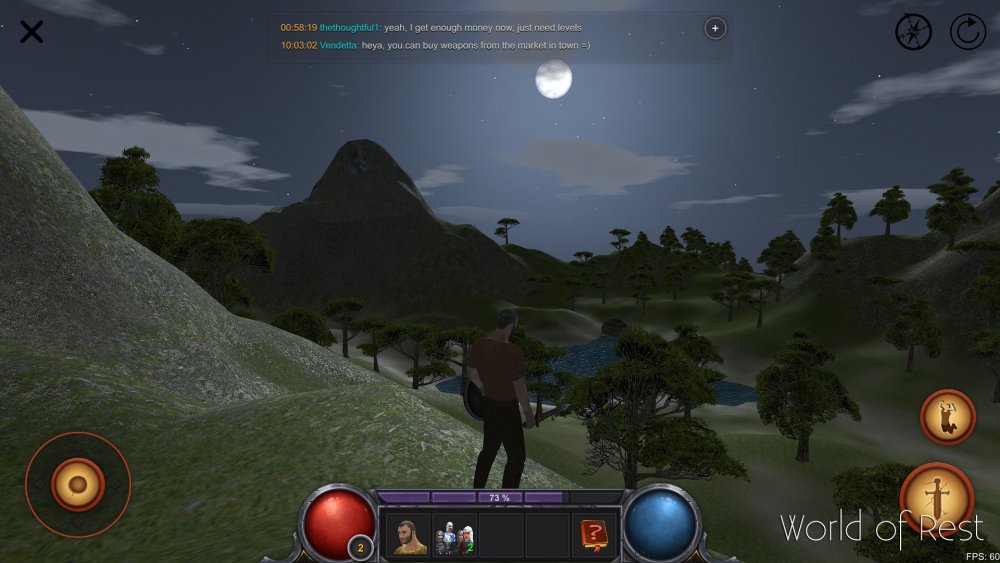The height and width of the screenshot is (563, 1000).
Task: Select the group of knights icon
Action: point(454,536)
